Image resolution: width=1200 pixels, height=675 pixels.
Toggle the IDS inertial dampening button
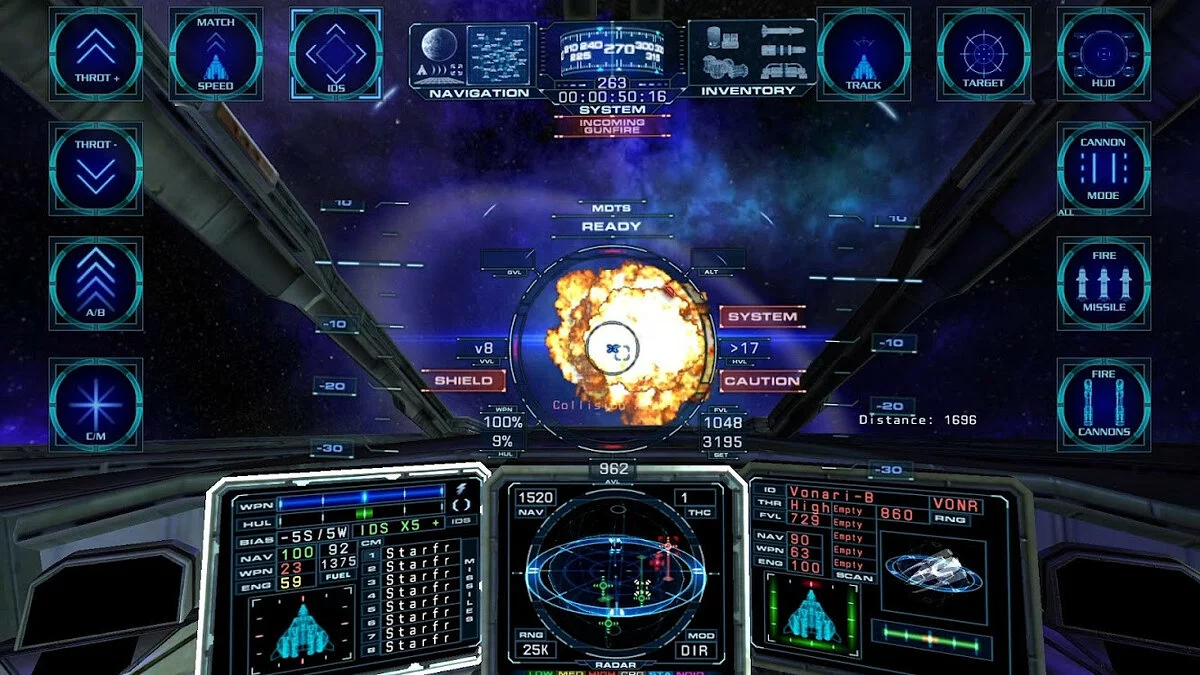pyautogui.click(x=336, y=54)
